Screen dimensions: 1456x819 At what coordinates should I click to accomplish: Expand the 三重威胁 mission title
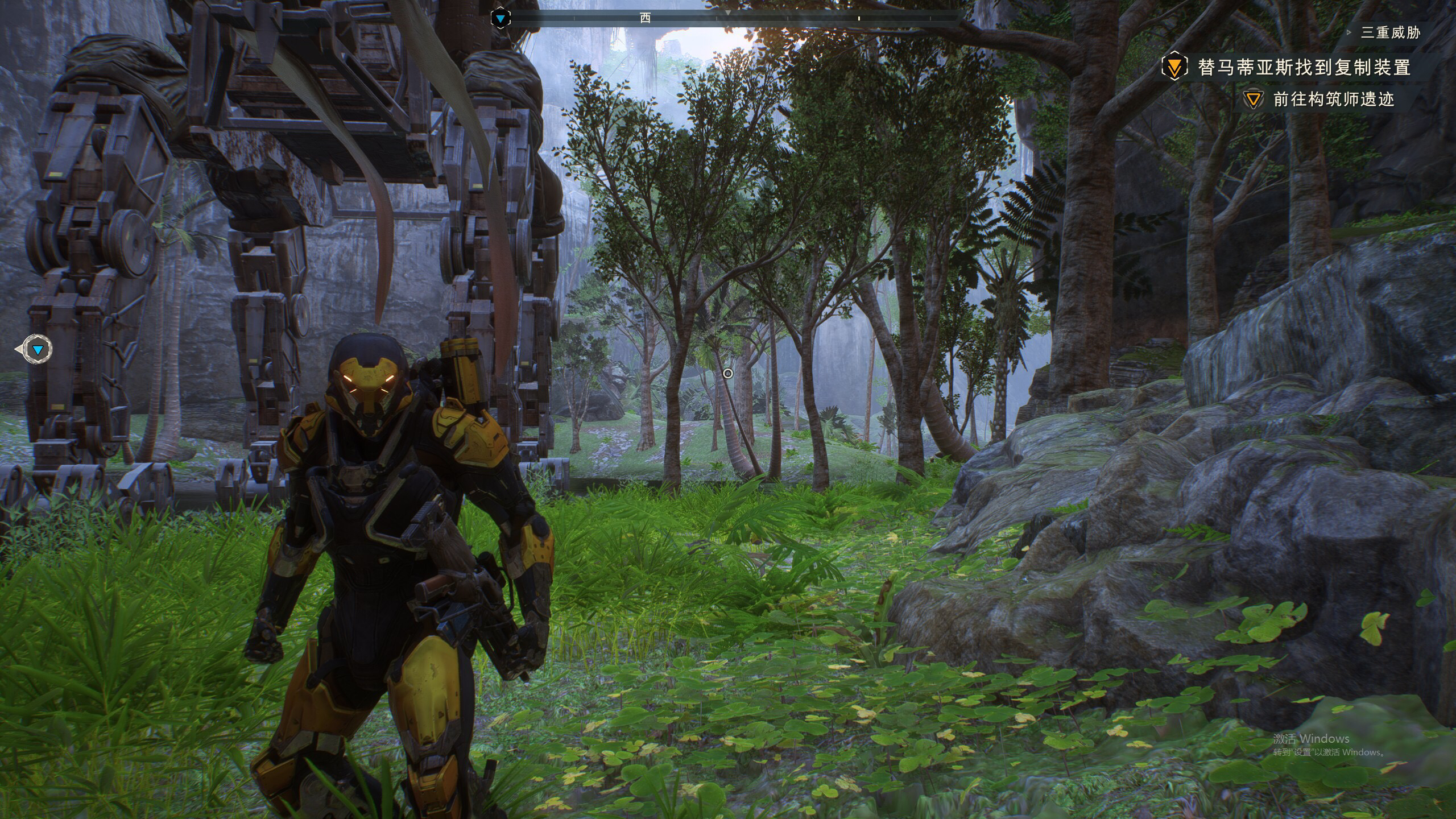[1390, 32]
